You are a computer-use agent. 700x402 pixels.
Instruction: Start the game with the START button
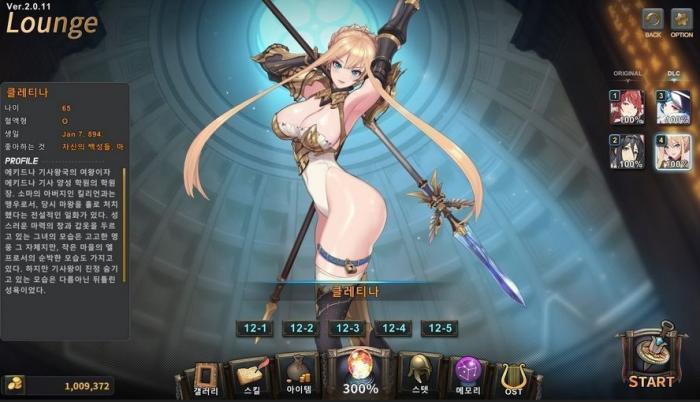tap(649, 360)
